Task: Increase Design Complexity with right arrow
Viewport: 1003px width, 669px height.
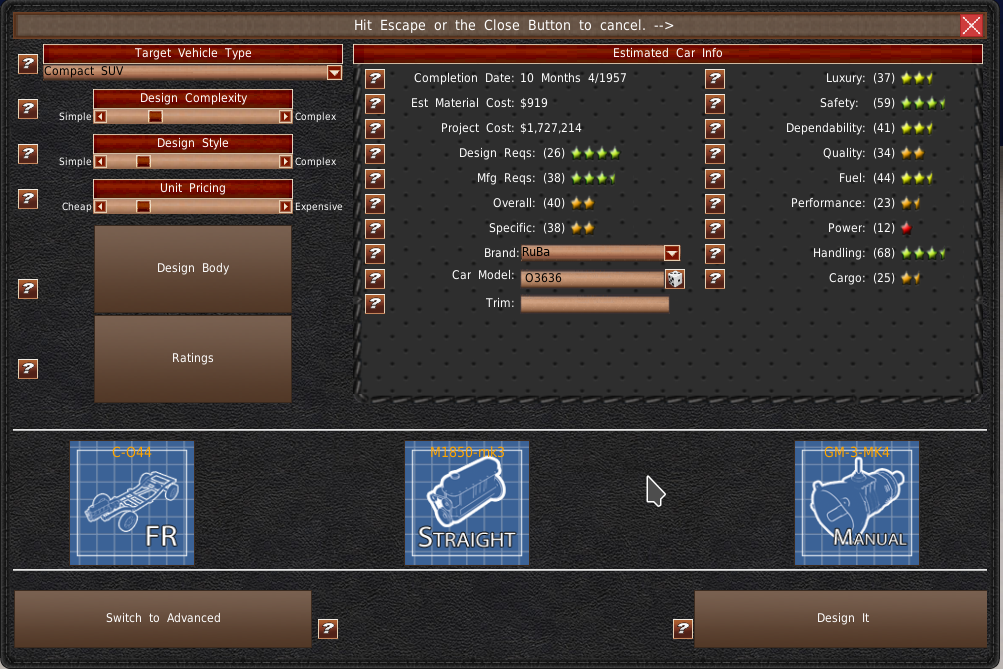Action: pos(286,116)
